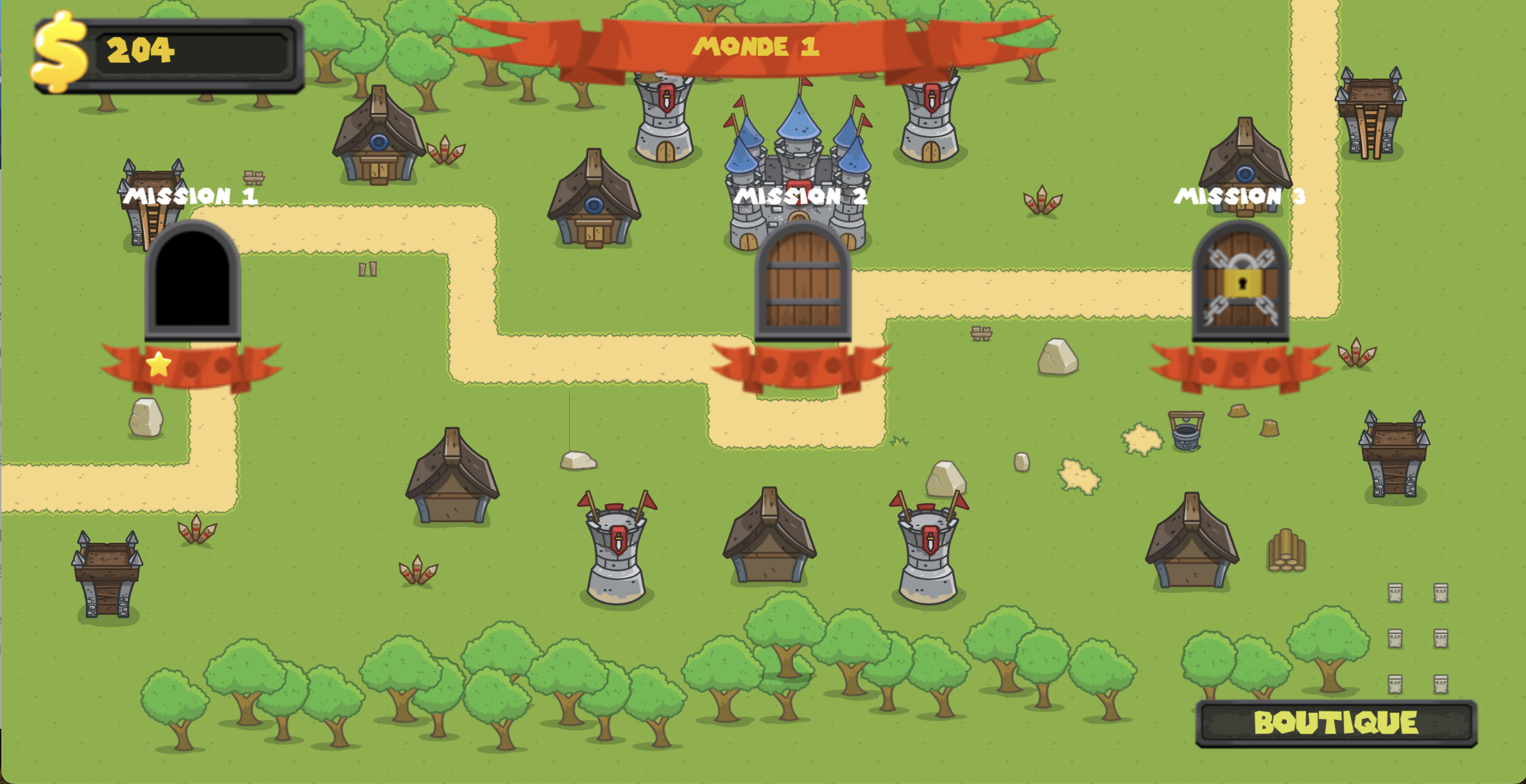
Task: Select the Mission 1 label text
Action: [189, 196]
